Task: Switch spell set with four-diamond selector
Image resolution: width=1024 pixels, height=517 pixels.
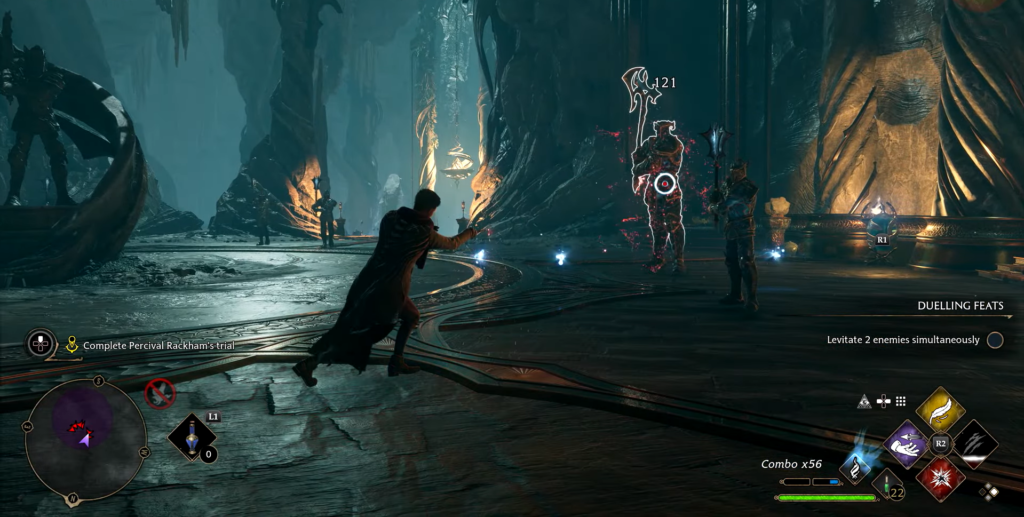Action: [988, 491]
